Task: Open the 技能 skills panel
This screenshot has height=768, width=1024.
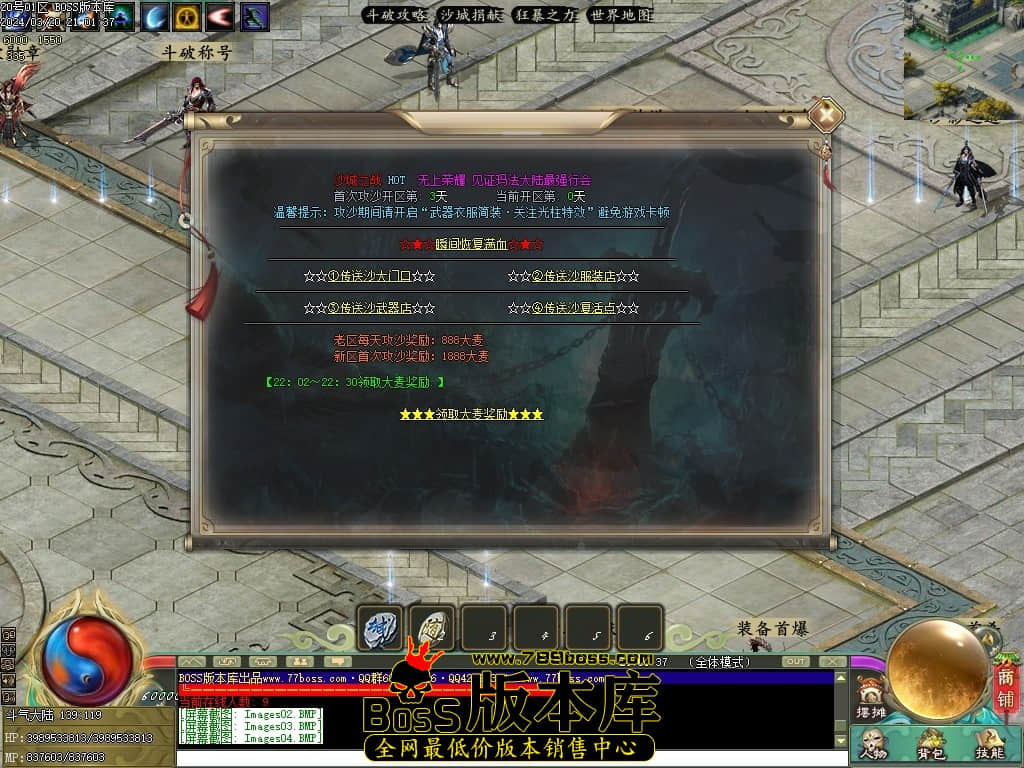Action: coord(989,743)
